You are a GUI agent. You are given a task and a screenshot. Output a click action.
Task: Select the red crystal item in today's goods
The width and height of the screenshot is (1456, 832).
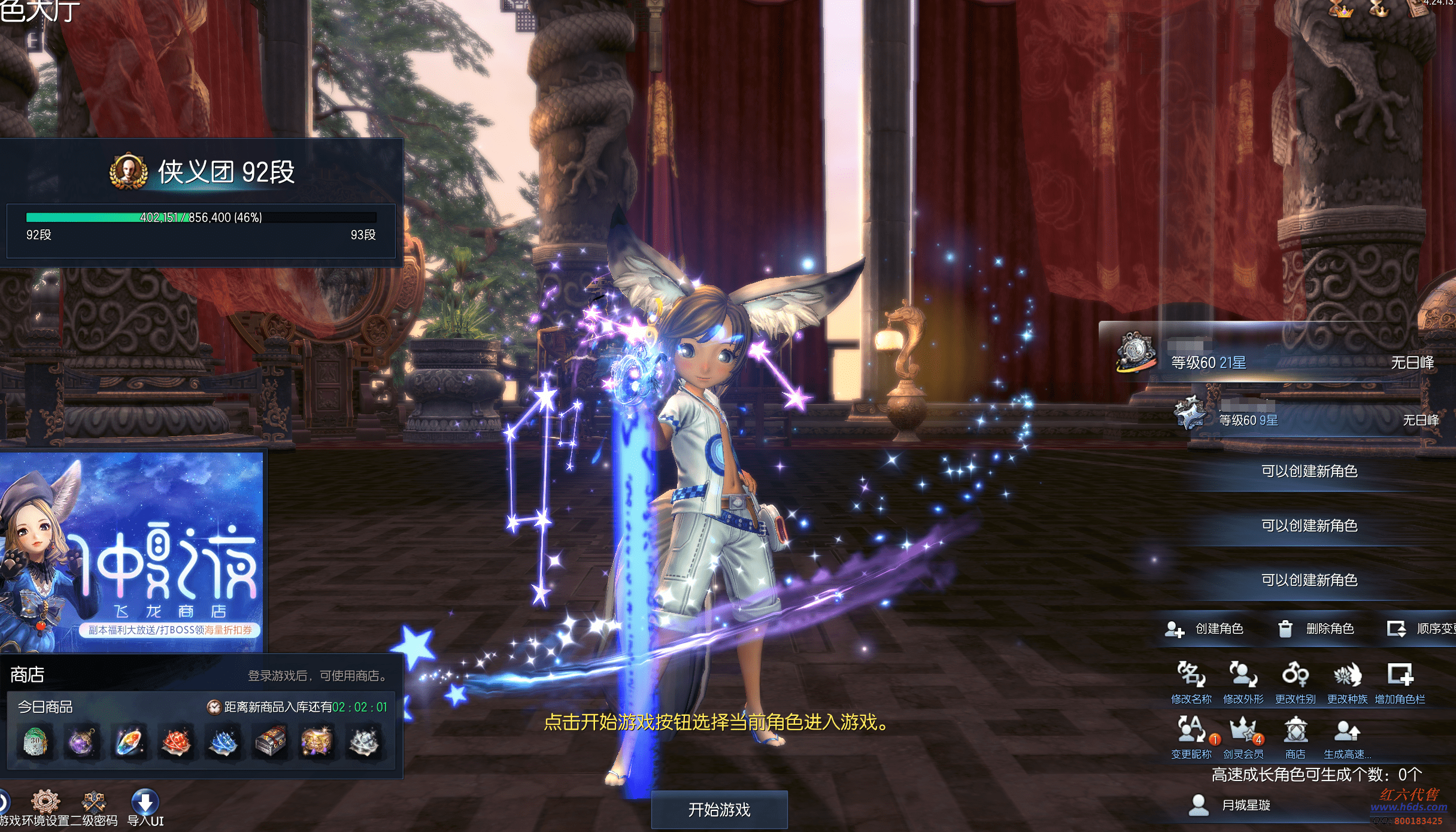click(176, 742)
